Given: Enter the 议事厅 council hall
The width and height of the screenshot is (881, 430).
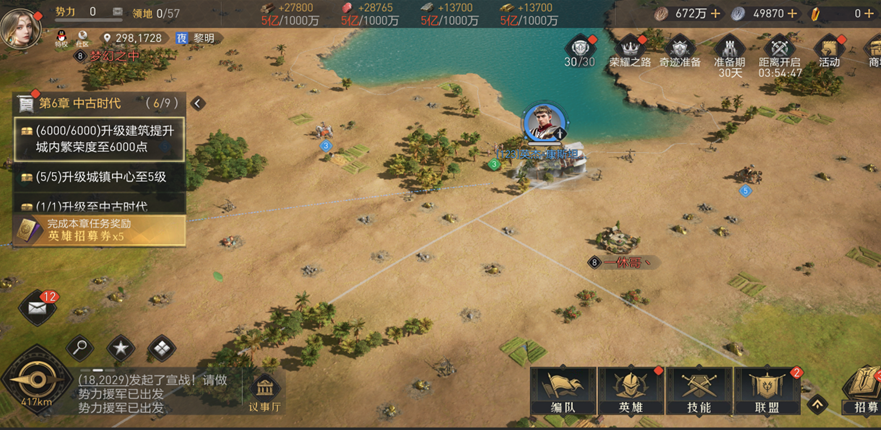Looking at the screenshot, I should click(x=265, y=393).
